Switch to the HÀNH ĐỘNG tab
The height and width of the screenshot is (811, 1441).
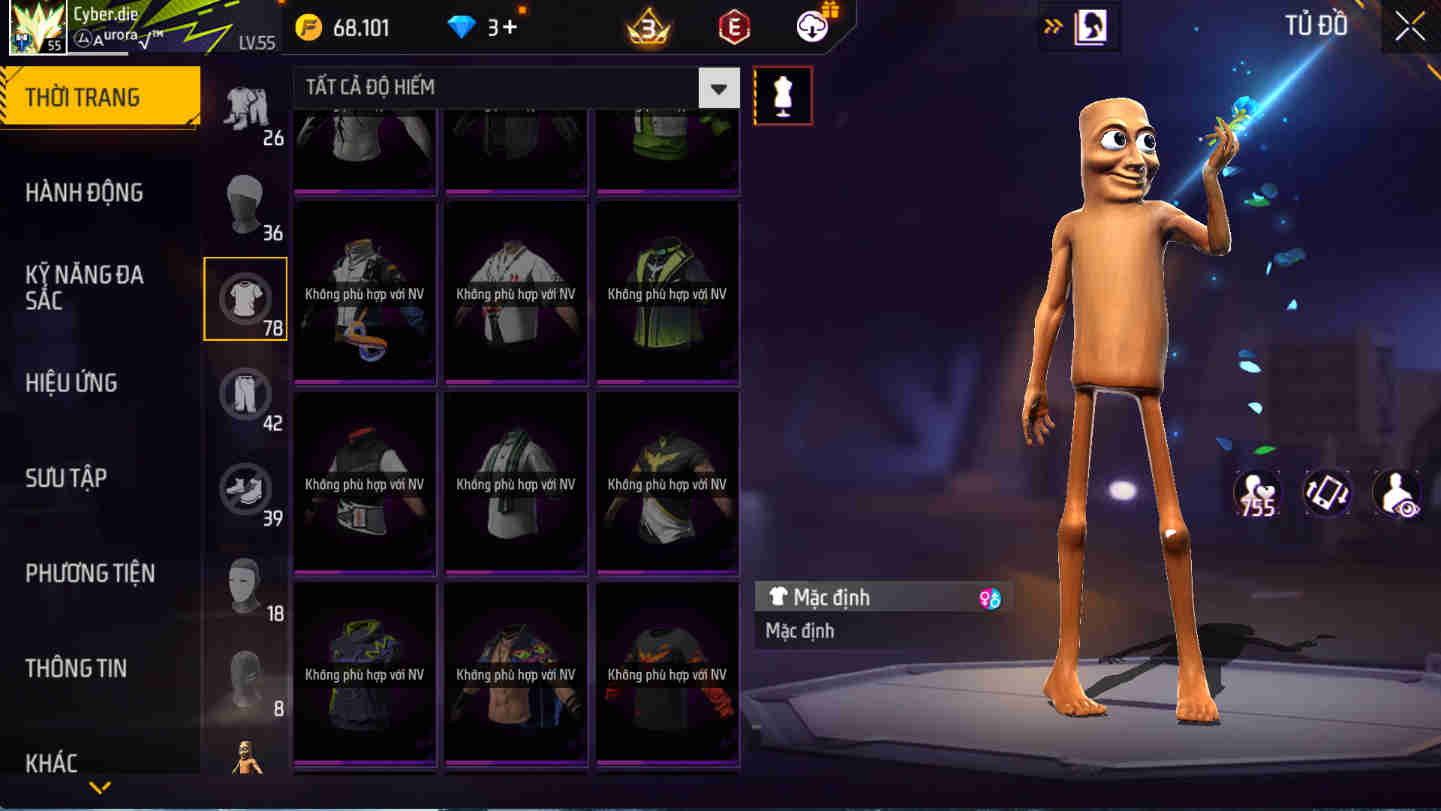pos(84,192)
